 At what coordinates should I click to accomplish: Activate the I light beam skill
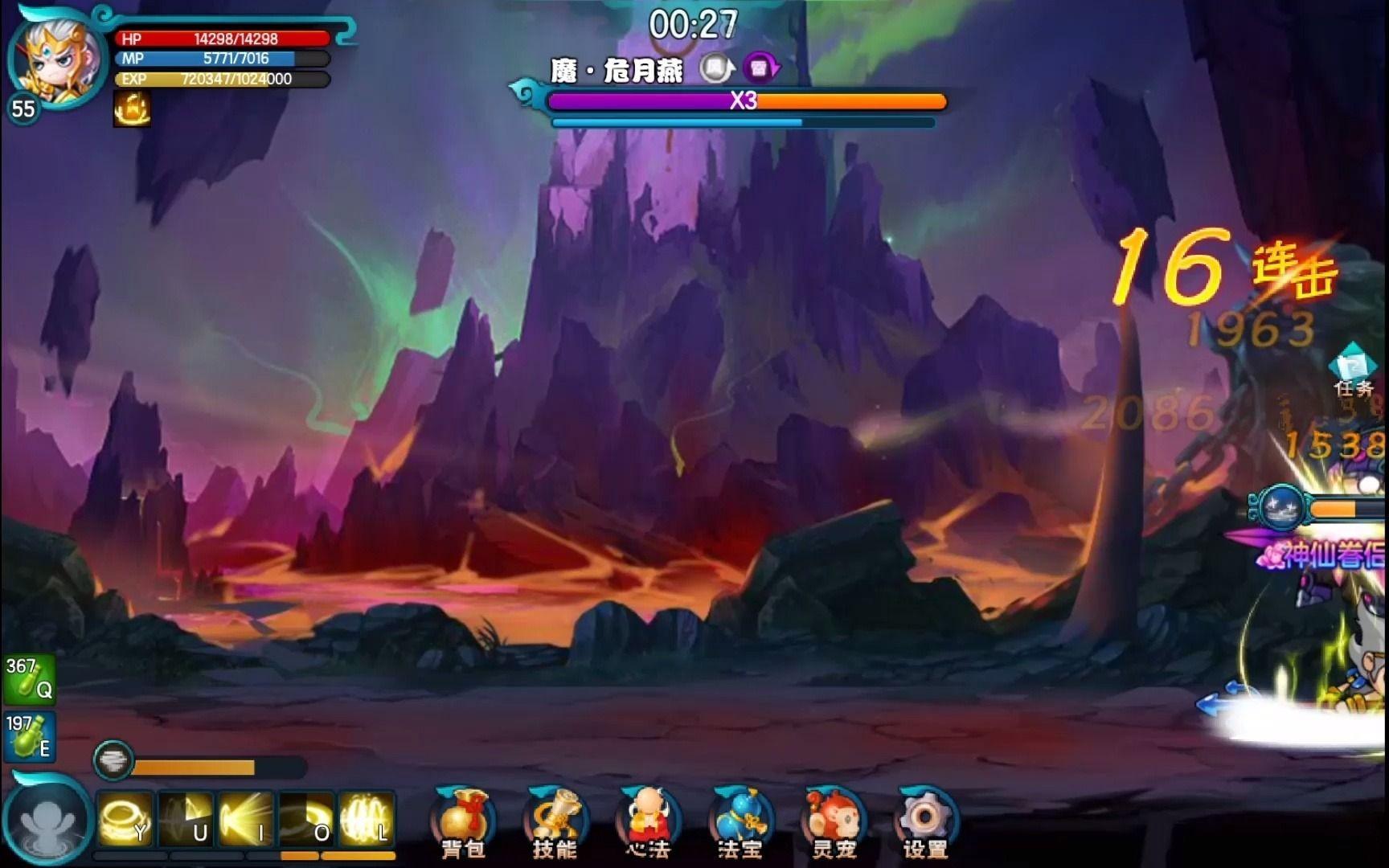[246, 820]
